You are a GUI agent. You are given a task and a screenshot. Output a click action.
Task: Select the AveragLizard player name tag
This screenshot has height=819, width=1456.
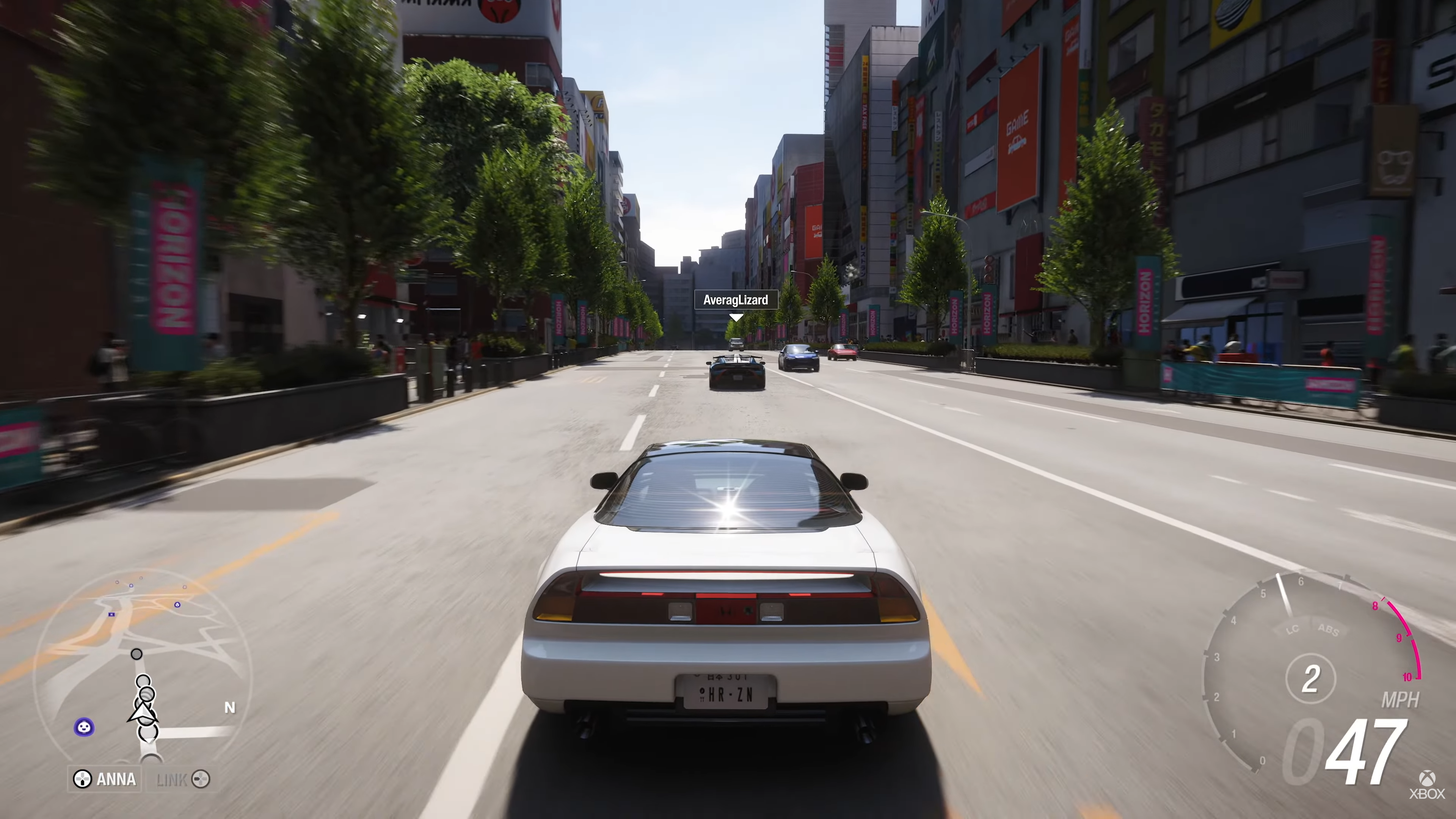[735, 300]
